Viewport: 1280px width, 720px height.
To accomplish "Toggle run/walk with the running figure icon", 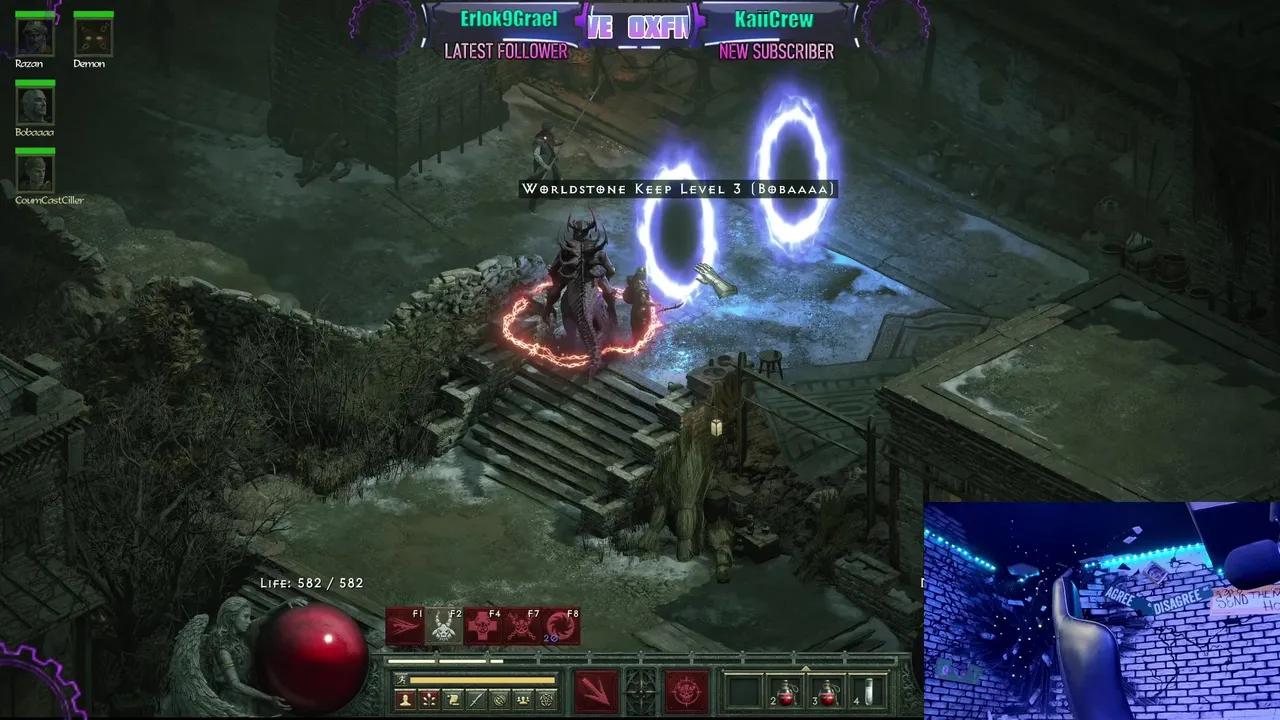I will click(x=401, y=679).
